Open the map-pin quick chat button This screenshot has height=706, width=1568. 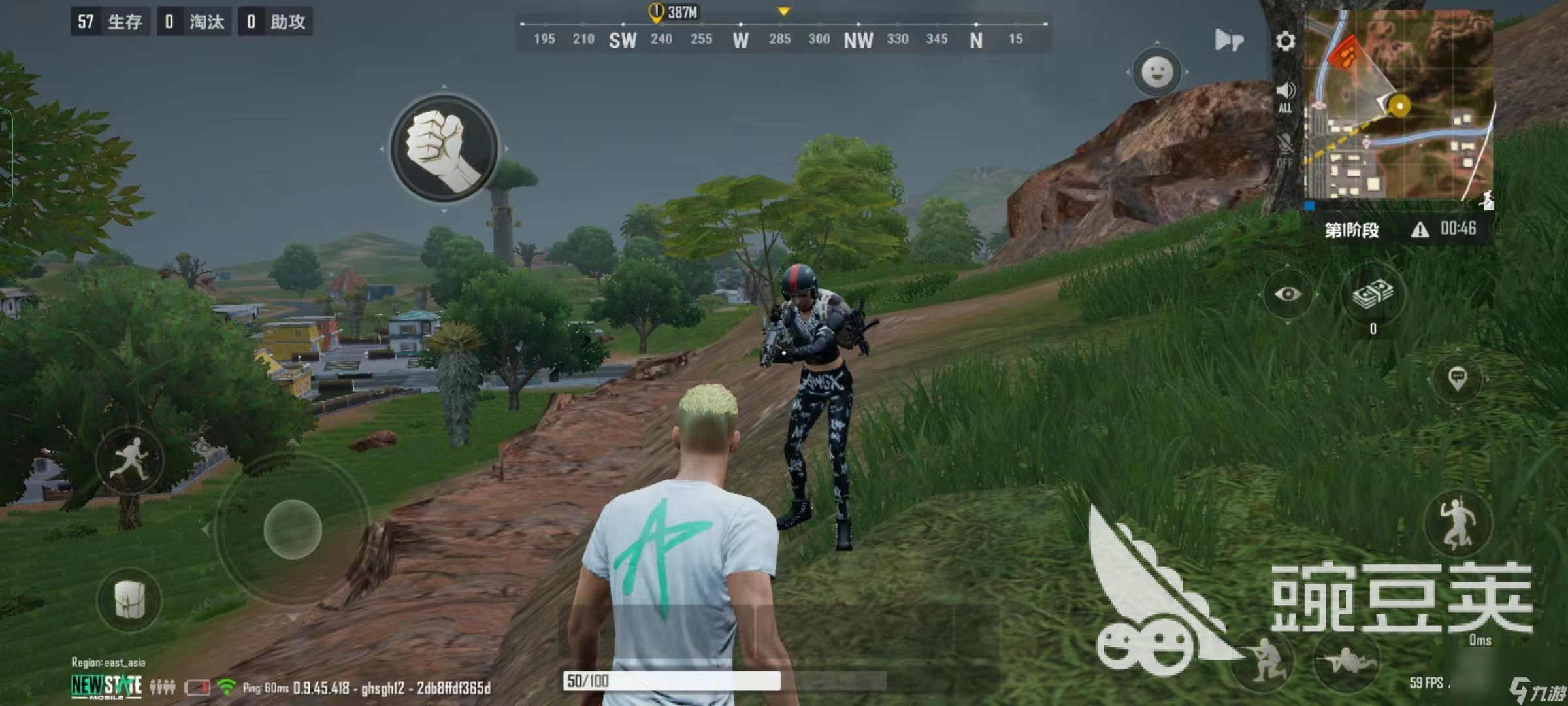(x=1457, y=378)
